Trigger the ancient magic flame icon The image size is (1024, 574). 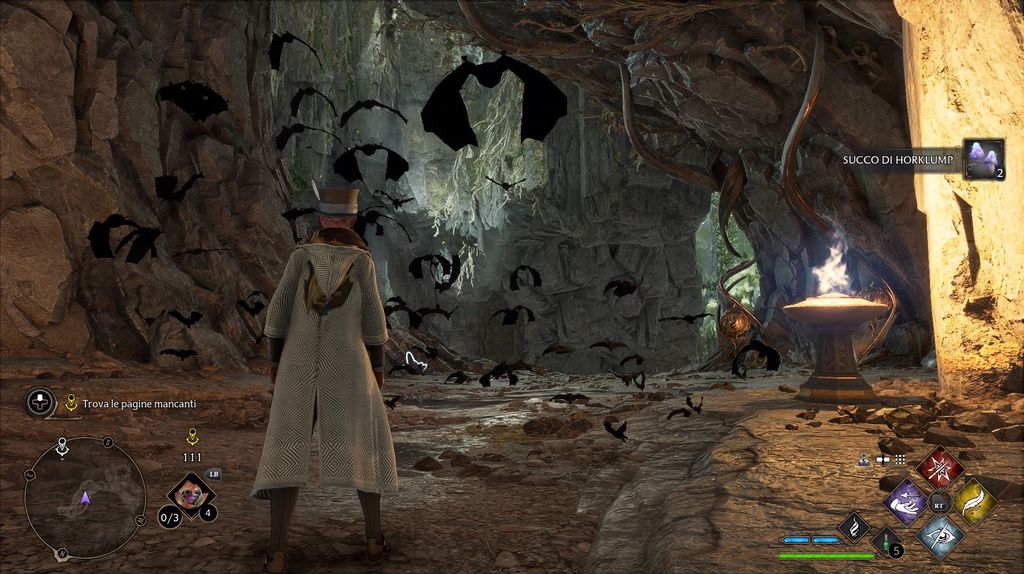853,526
